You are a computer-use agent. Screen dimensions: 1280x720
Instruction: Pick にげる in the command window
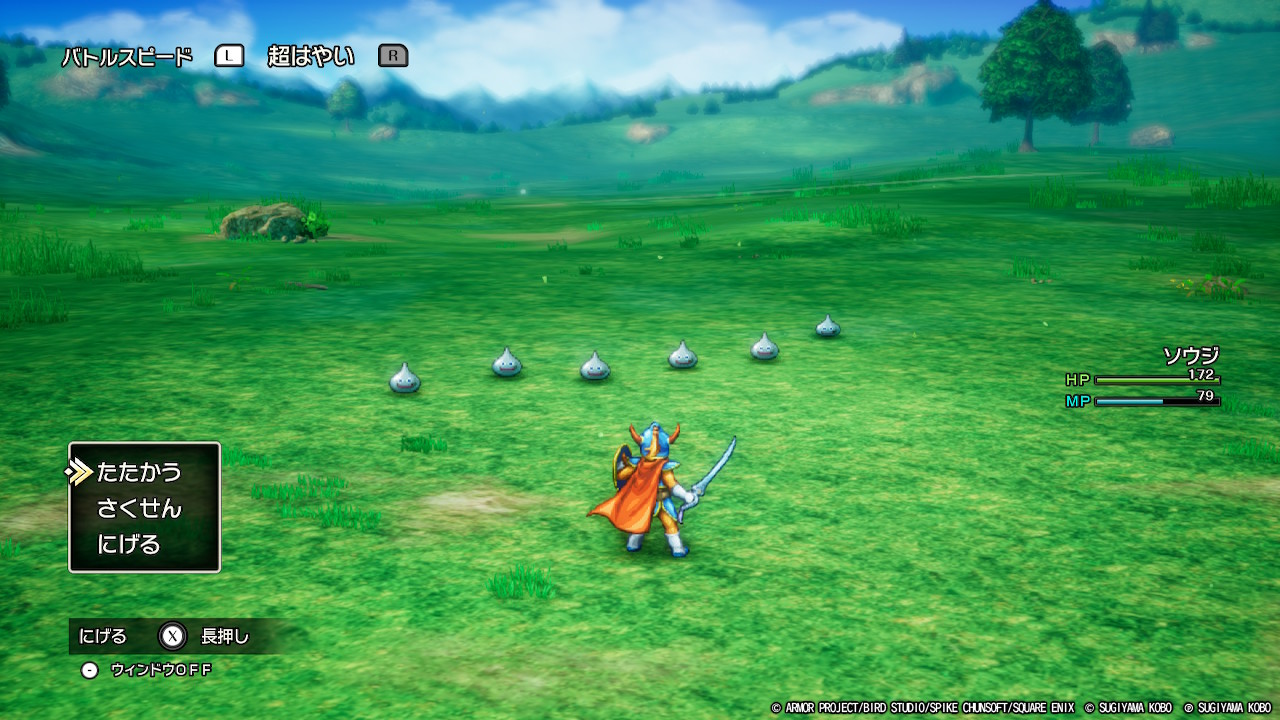tap(129, 545)
